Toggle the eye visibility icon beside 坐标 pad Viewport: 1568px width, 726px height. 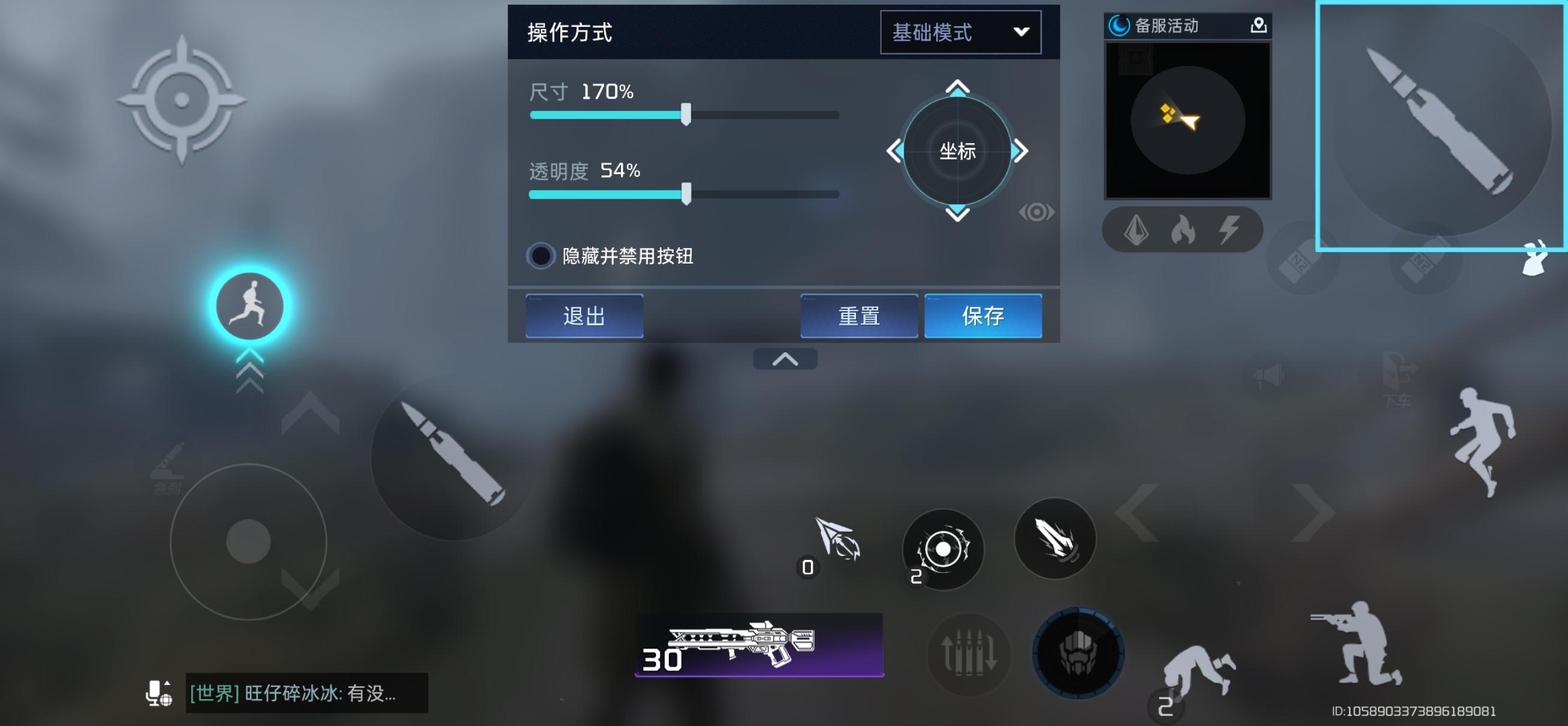tap(1036, 212)
